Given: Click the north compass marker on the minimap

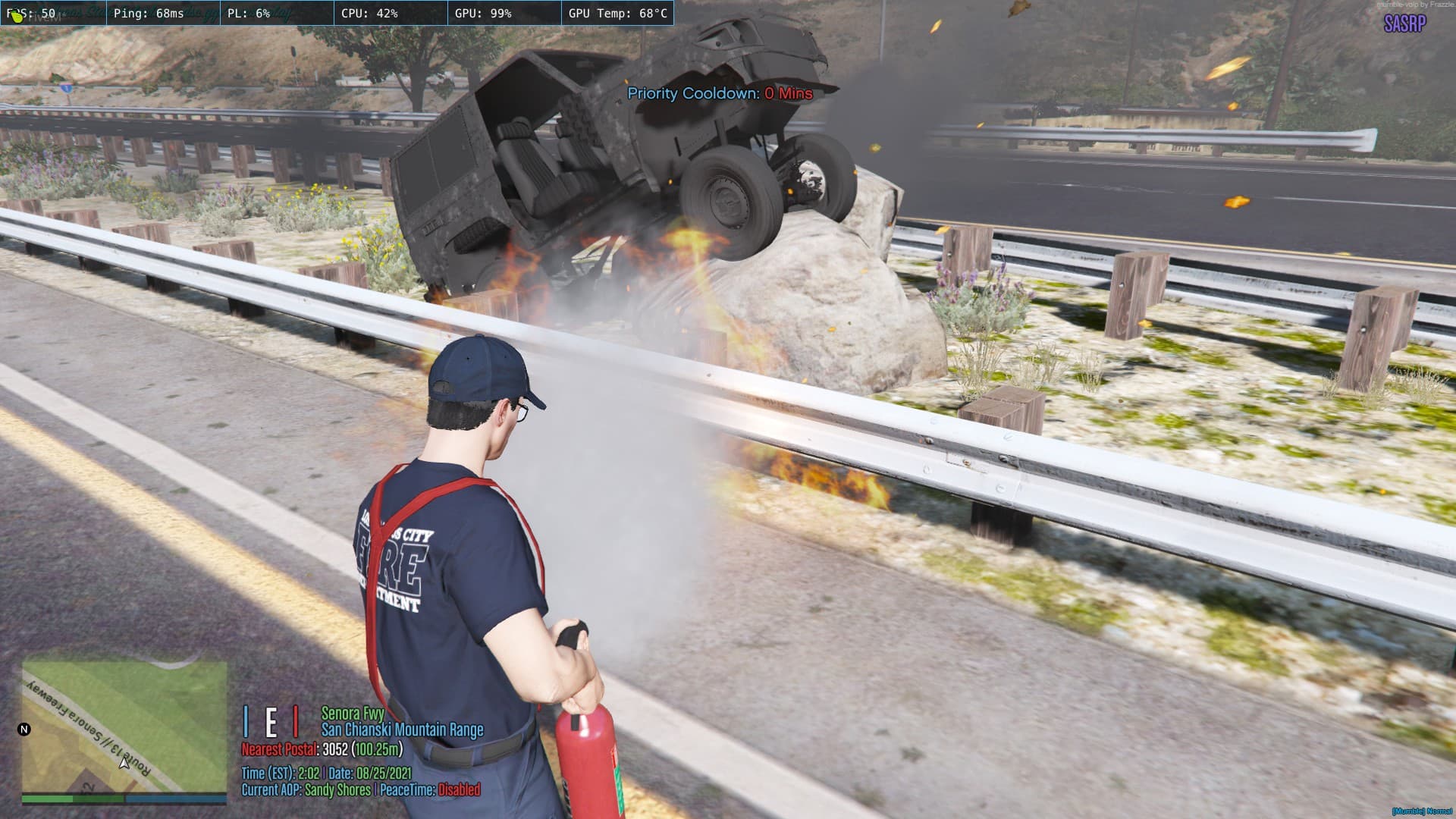Looking at the screenshot, I should [25, 730].
